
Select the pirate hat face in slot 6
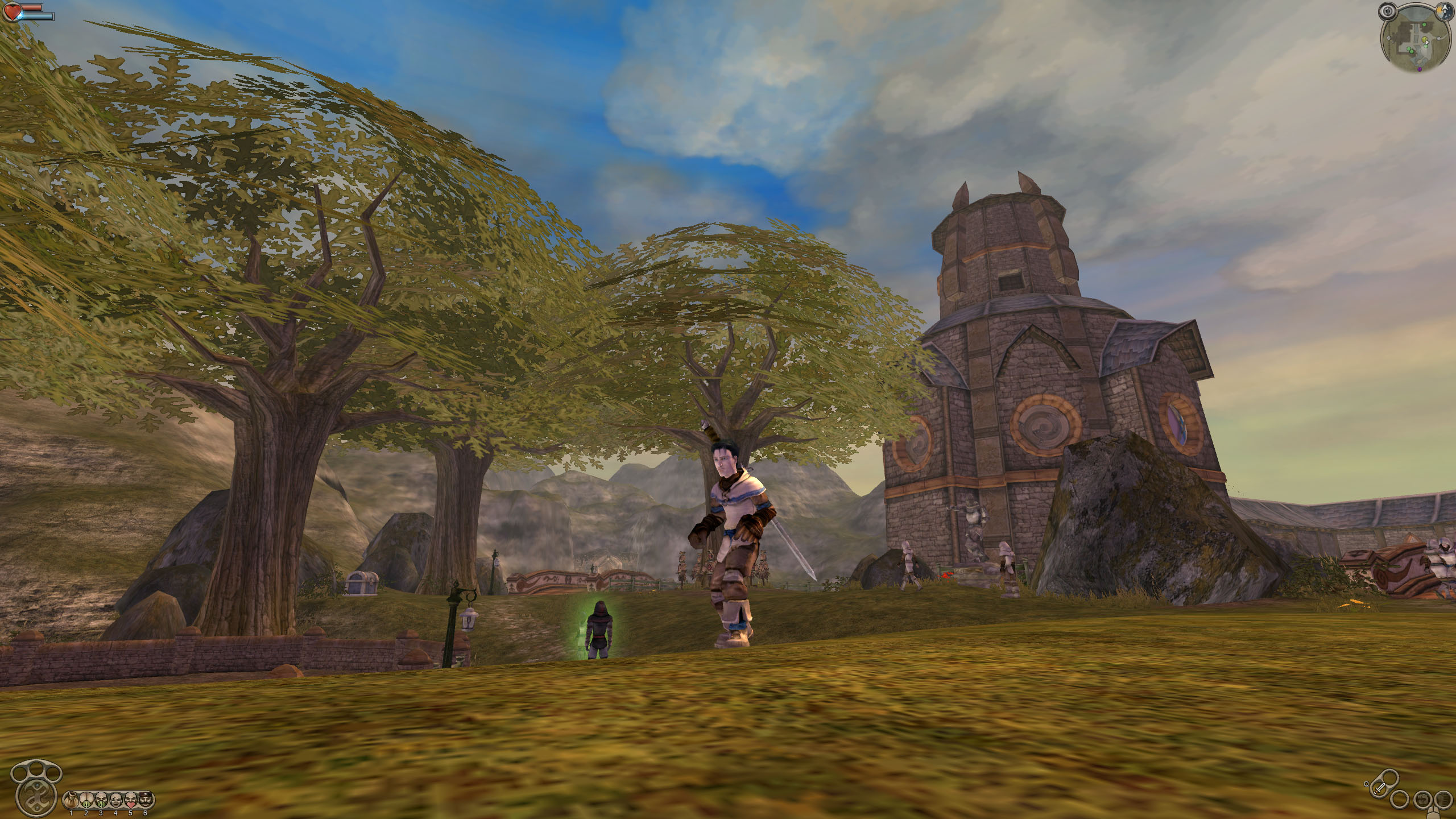pyautogui.click(x=145, y=800)
